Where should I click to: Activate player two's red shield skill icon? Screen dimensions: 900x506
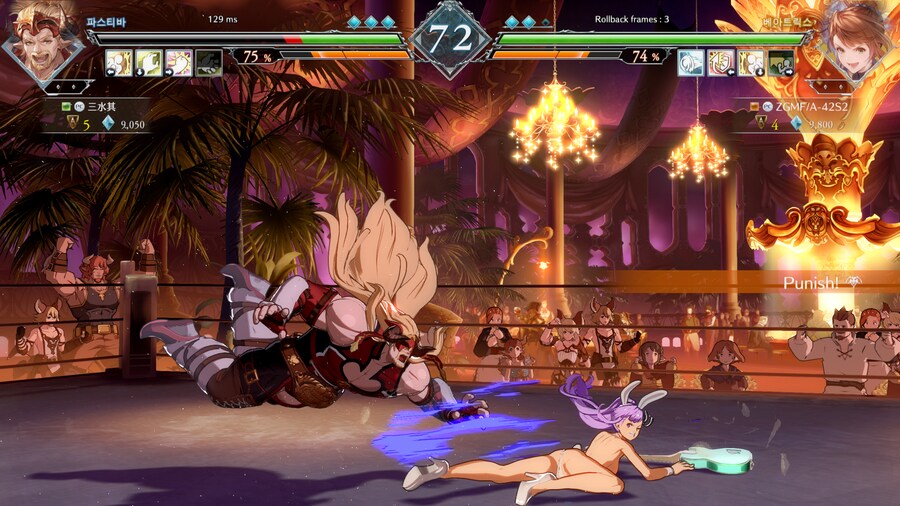coord(721,63)
